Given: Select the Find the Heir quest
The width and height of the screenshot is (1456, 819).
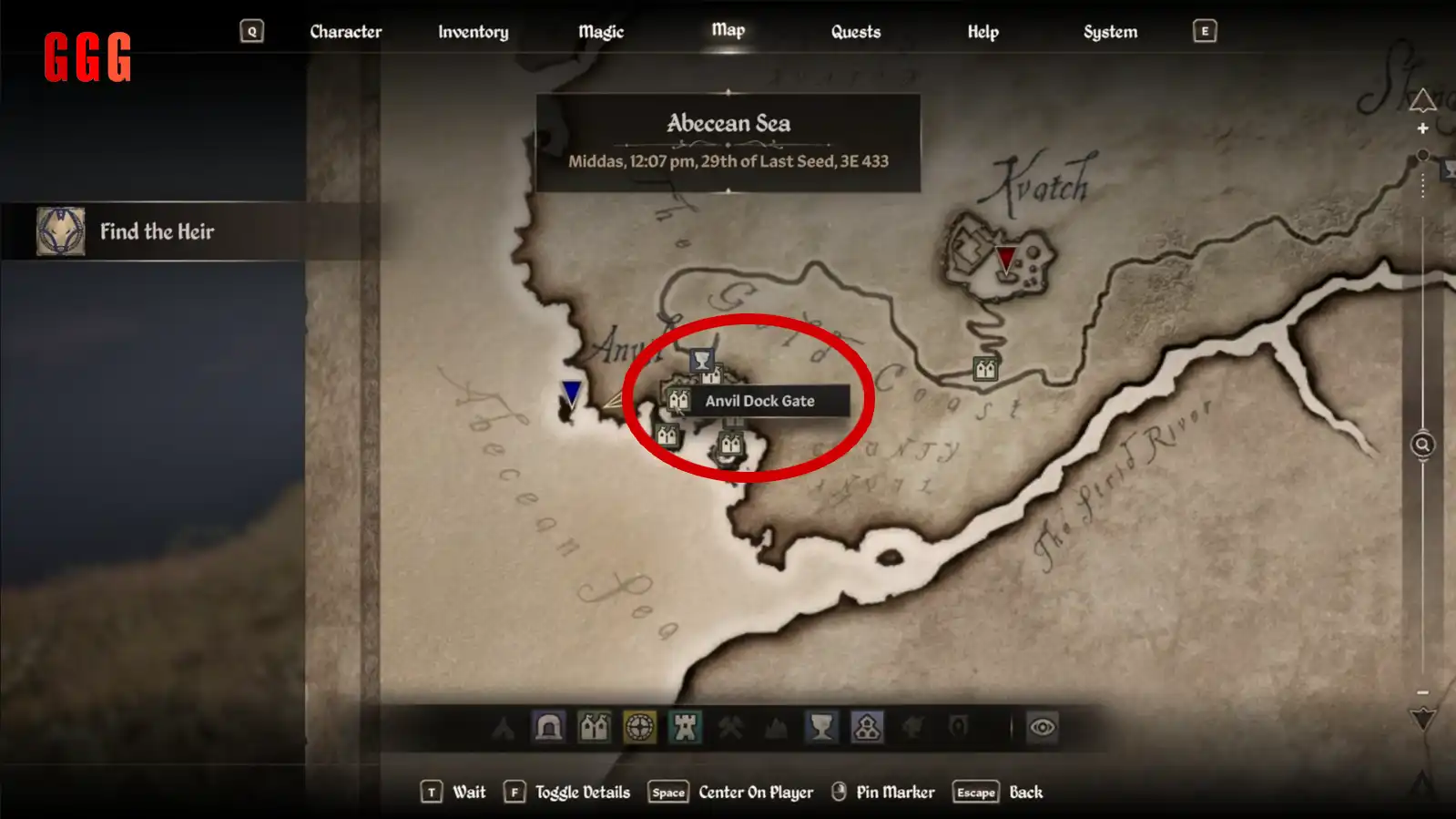Looking at the screenshot, I should (x=155, y=231).
